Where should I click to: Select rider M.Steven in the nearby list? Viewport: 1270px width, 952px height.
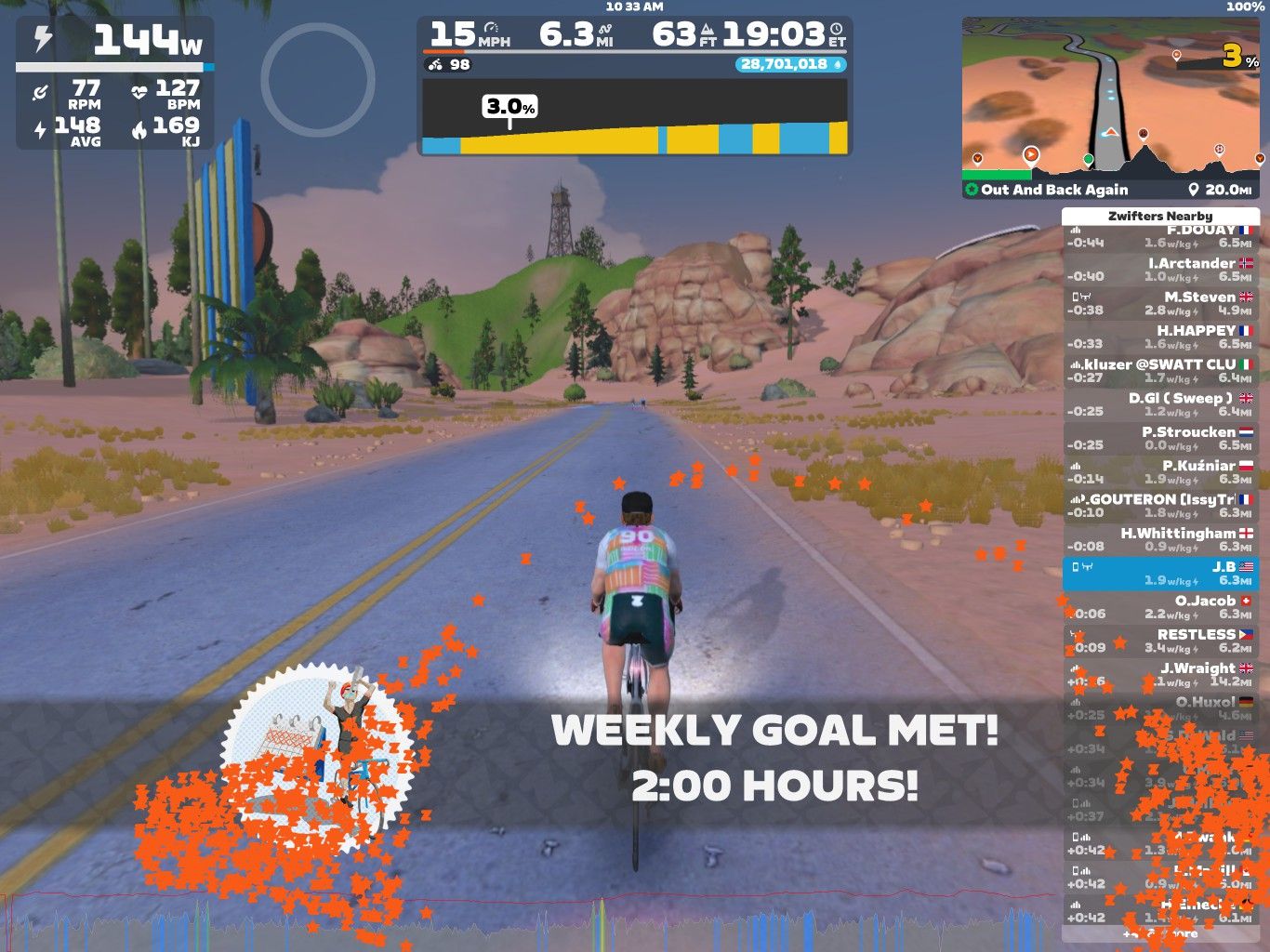(1160, 303)
